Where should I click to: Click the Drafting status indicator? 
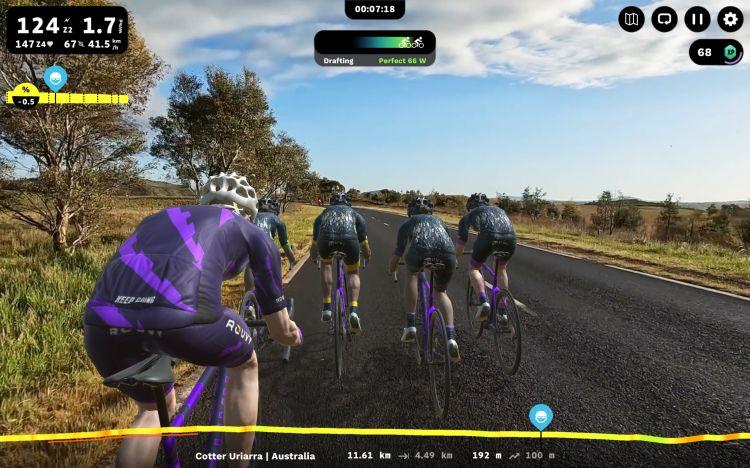click(x=374, y=49)
